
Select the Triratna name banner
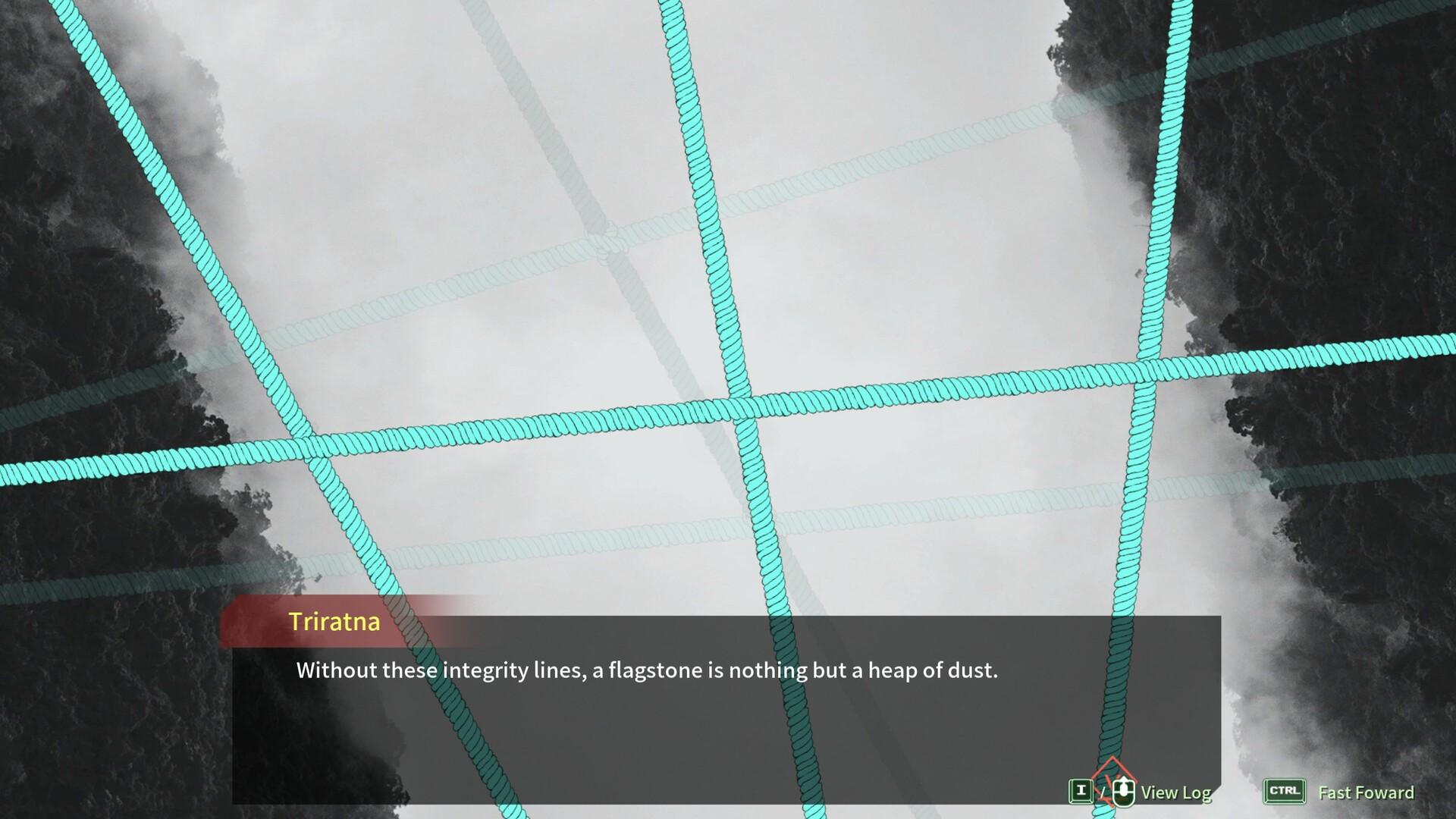click(x=334, y=623)
